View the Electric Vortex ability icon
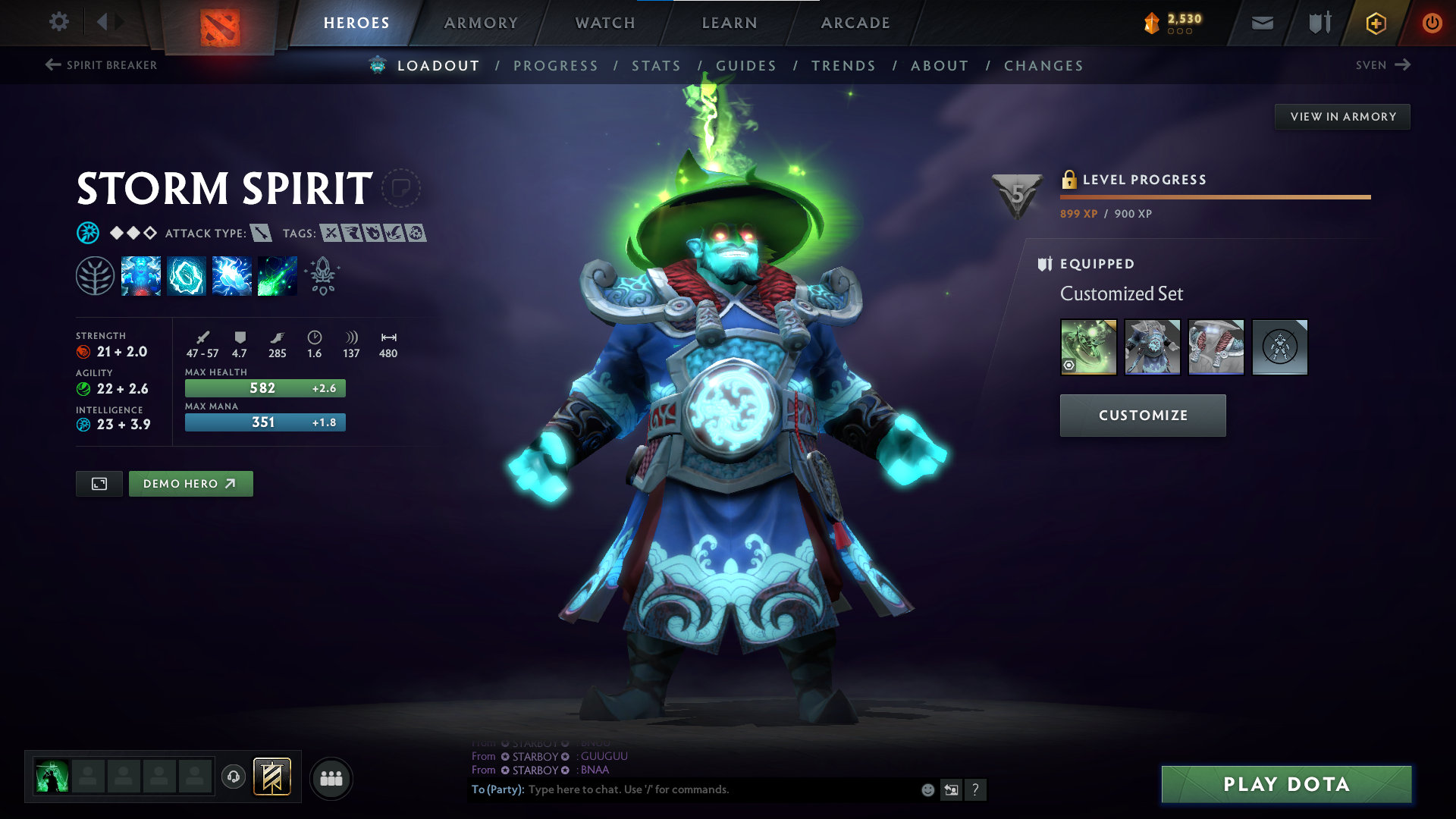The width and height of the screenshot is (1456, 819). click(186, 275)
